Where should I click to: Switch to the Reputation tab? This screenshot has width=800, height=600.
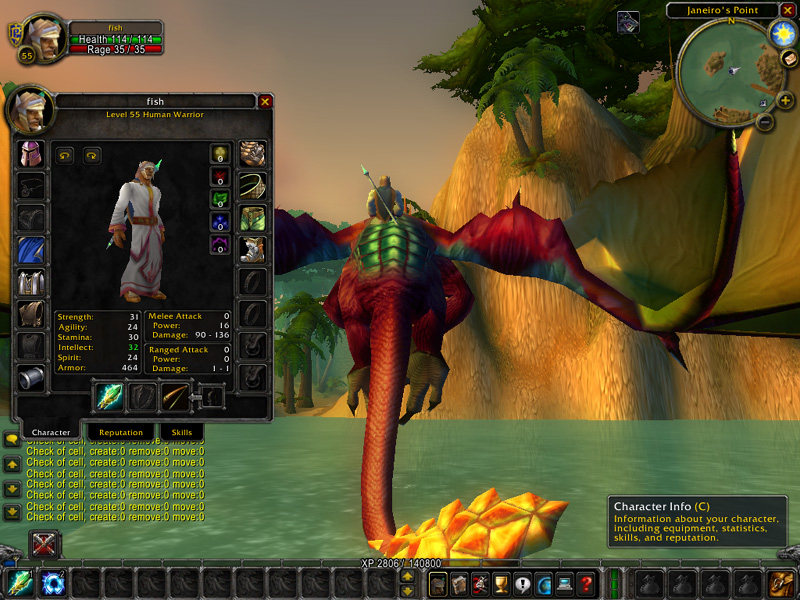(x=120, y=432)
